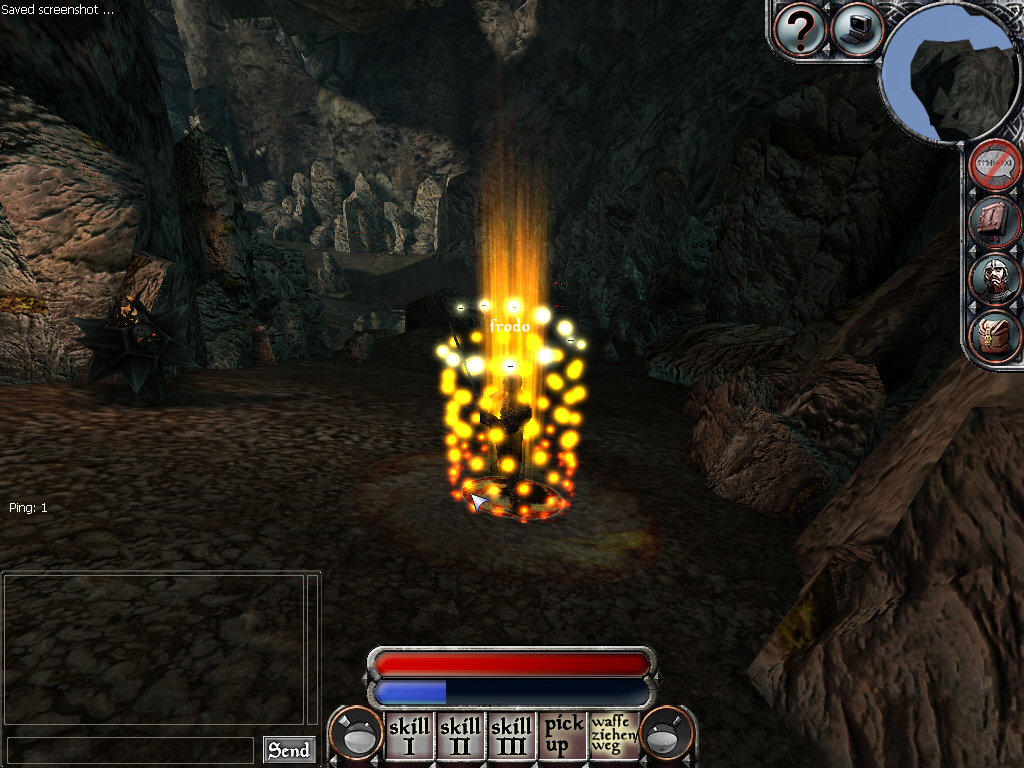This screenshot has height=768, width=1024.
Task: Activate the skill I slot
Action: tap(408, 735)
